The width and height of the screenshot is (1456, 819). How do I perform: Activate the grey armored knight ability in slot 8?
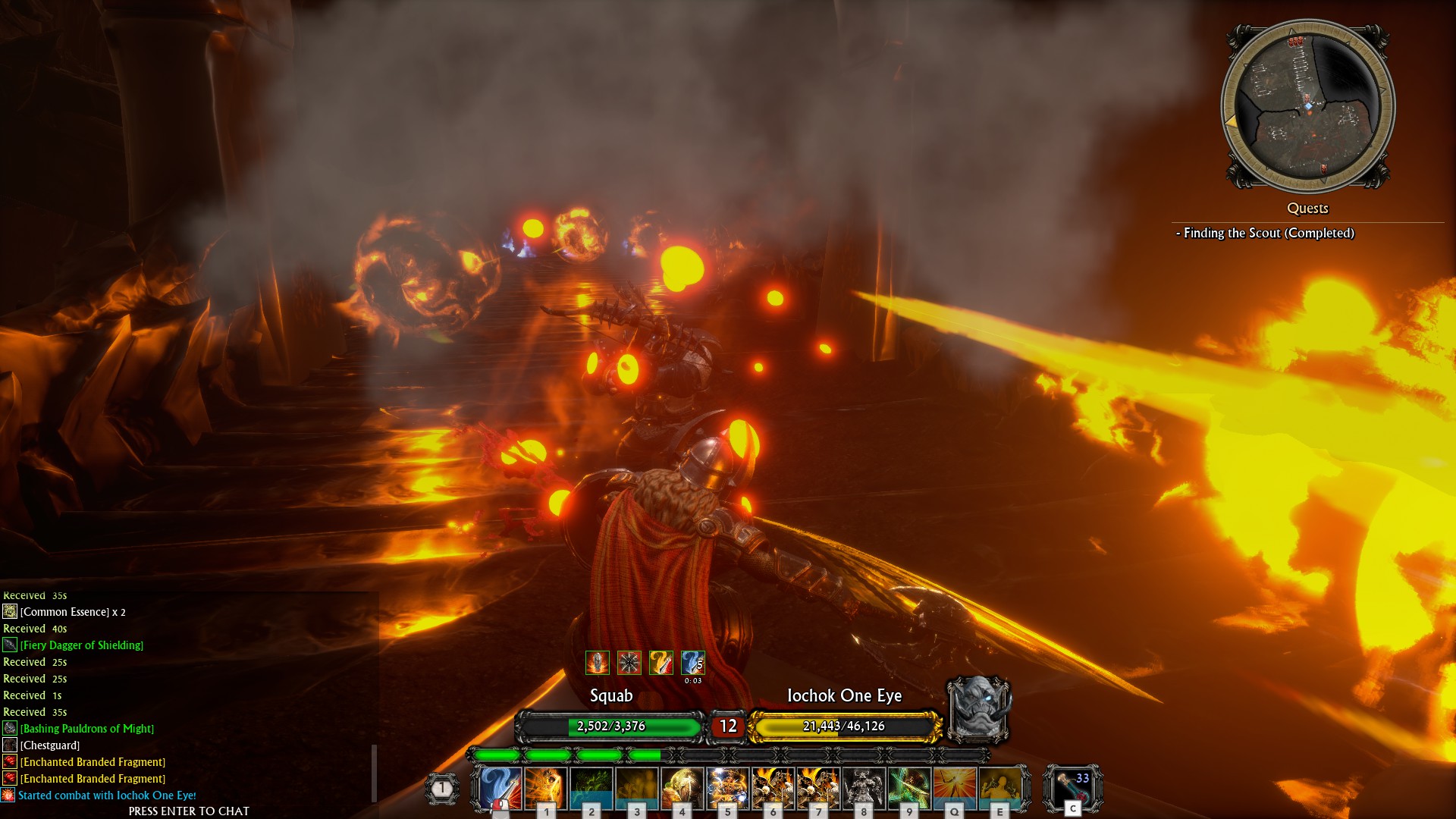click(x=864, y=787)
